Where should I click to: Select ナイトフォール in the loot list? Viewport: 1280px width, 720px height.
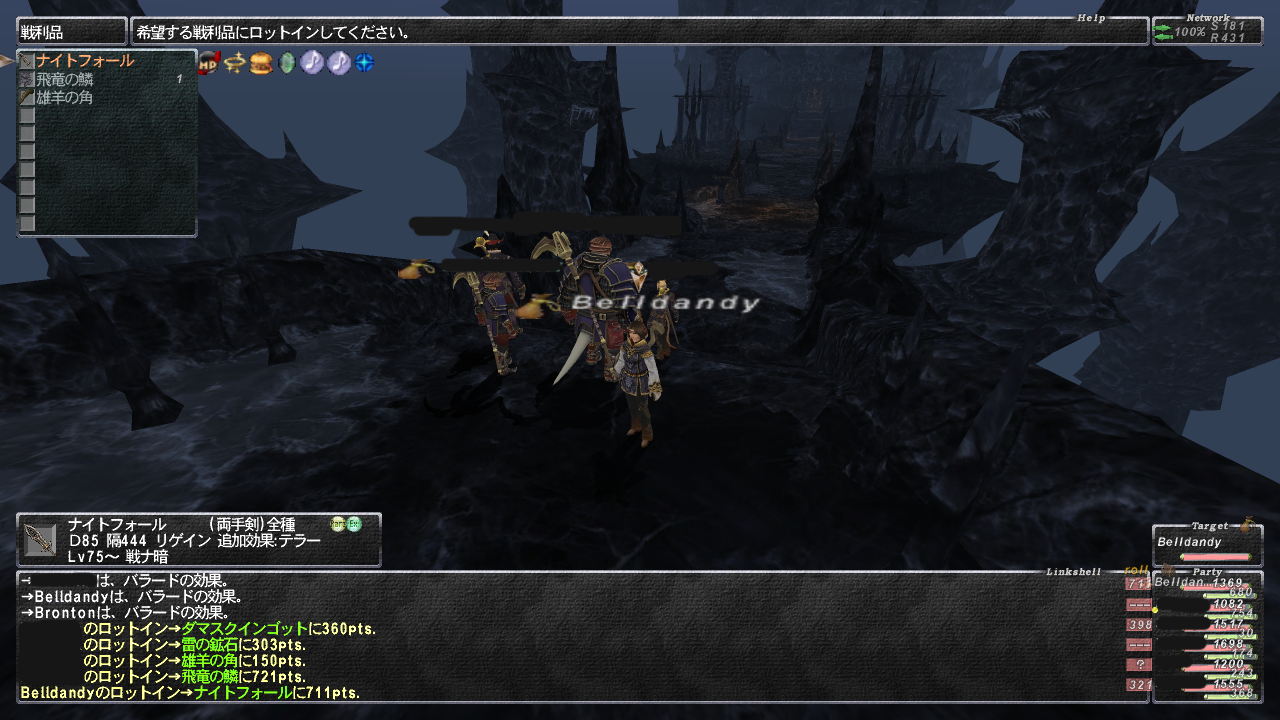(85, 61)
